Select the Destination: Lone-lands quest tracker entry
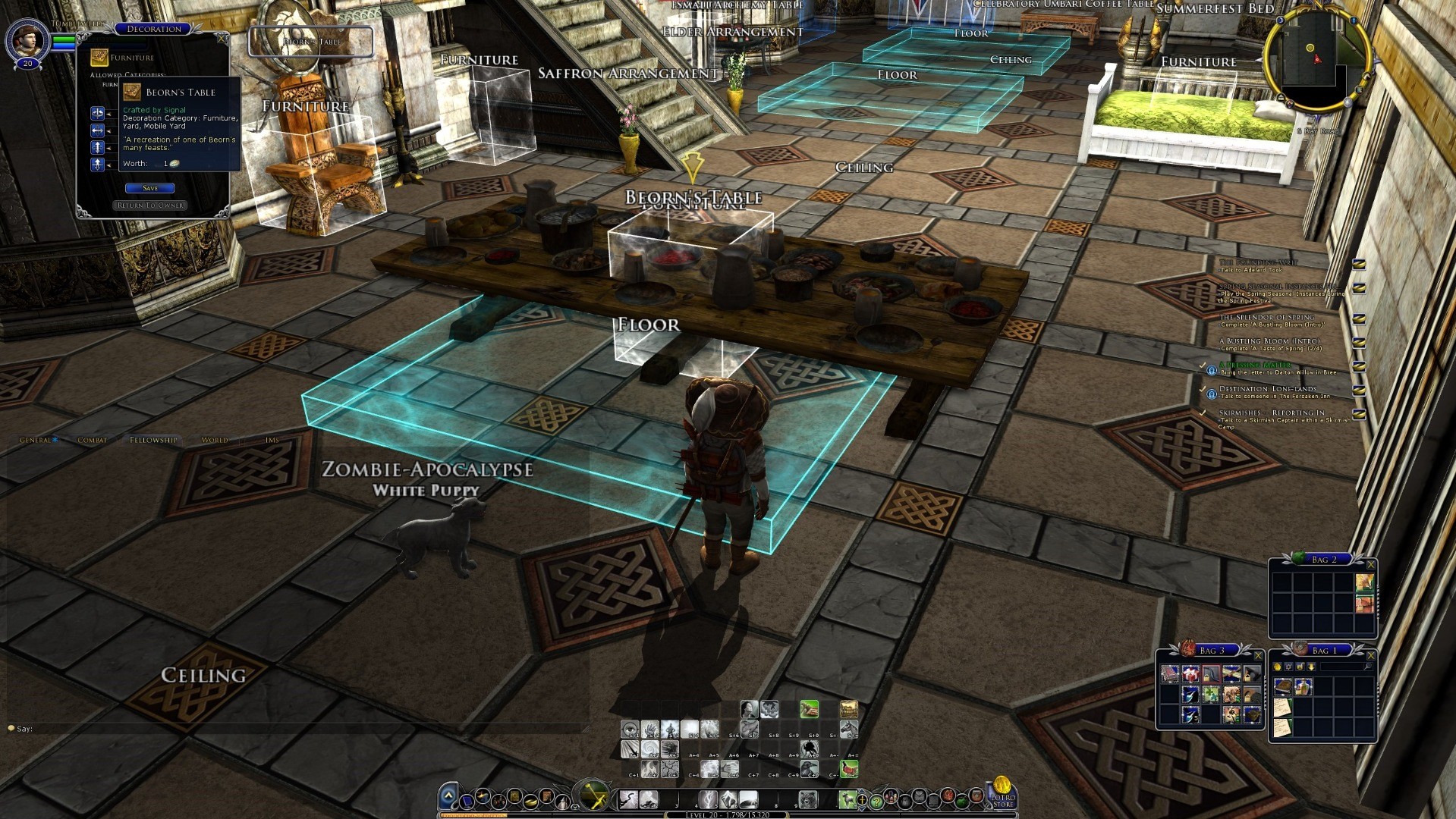The height and width of the screenshot is (819, 1456). (x=1267, y=389)
